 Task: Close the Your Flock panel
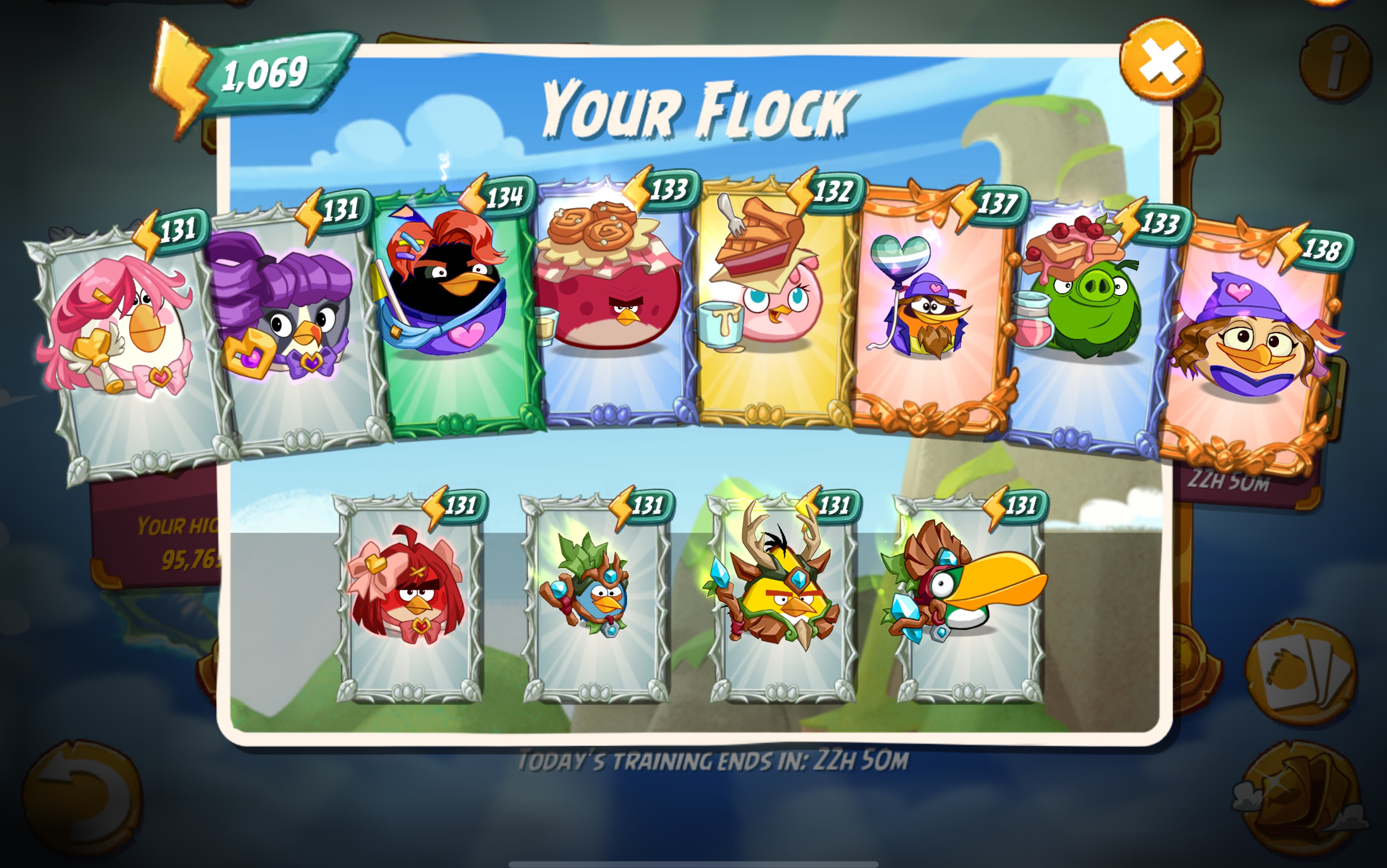pyautogui.click(x=1161, y=60)
